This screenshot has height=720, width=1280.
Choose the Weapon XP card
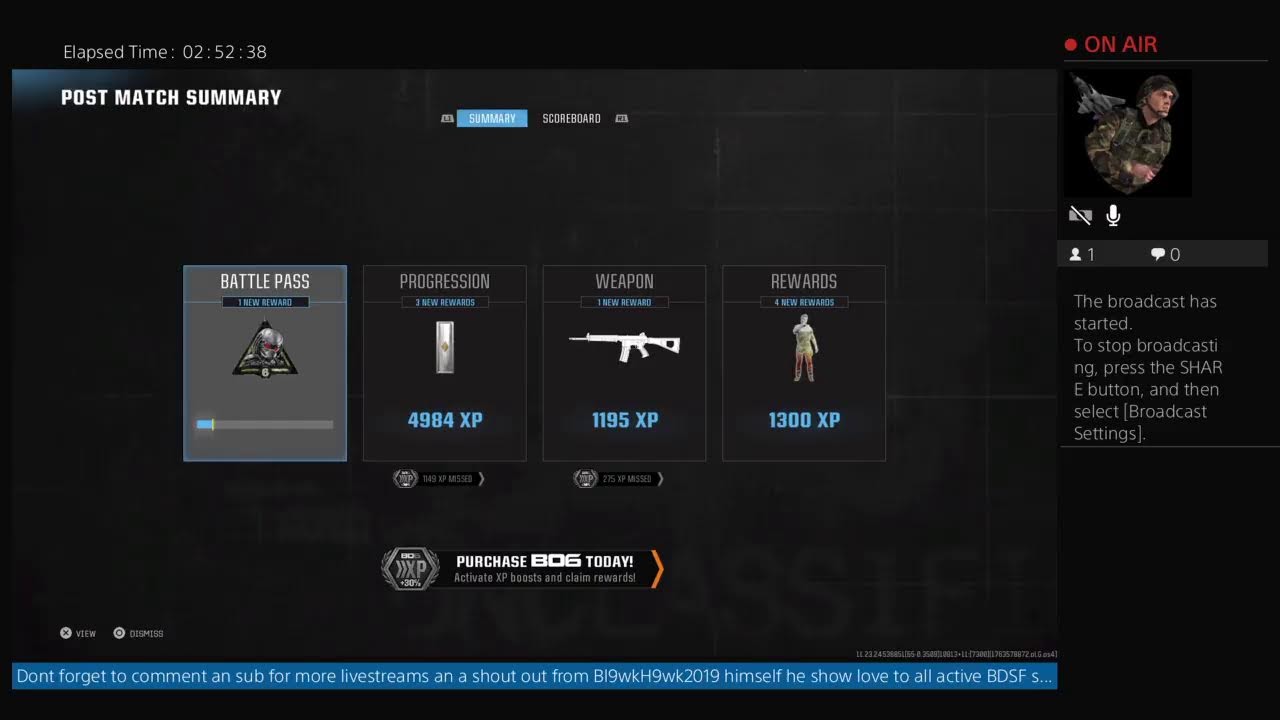(x=624, y=363)
